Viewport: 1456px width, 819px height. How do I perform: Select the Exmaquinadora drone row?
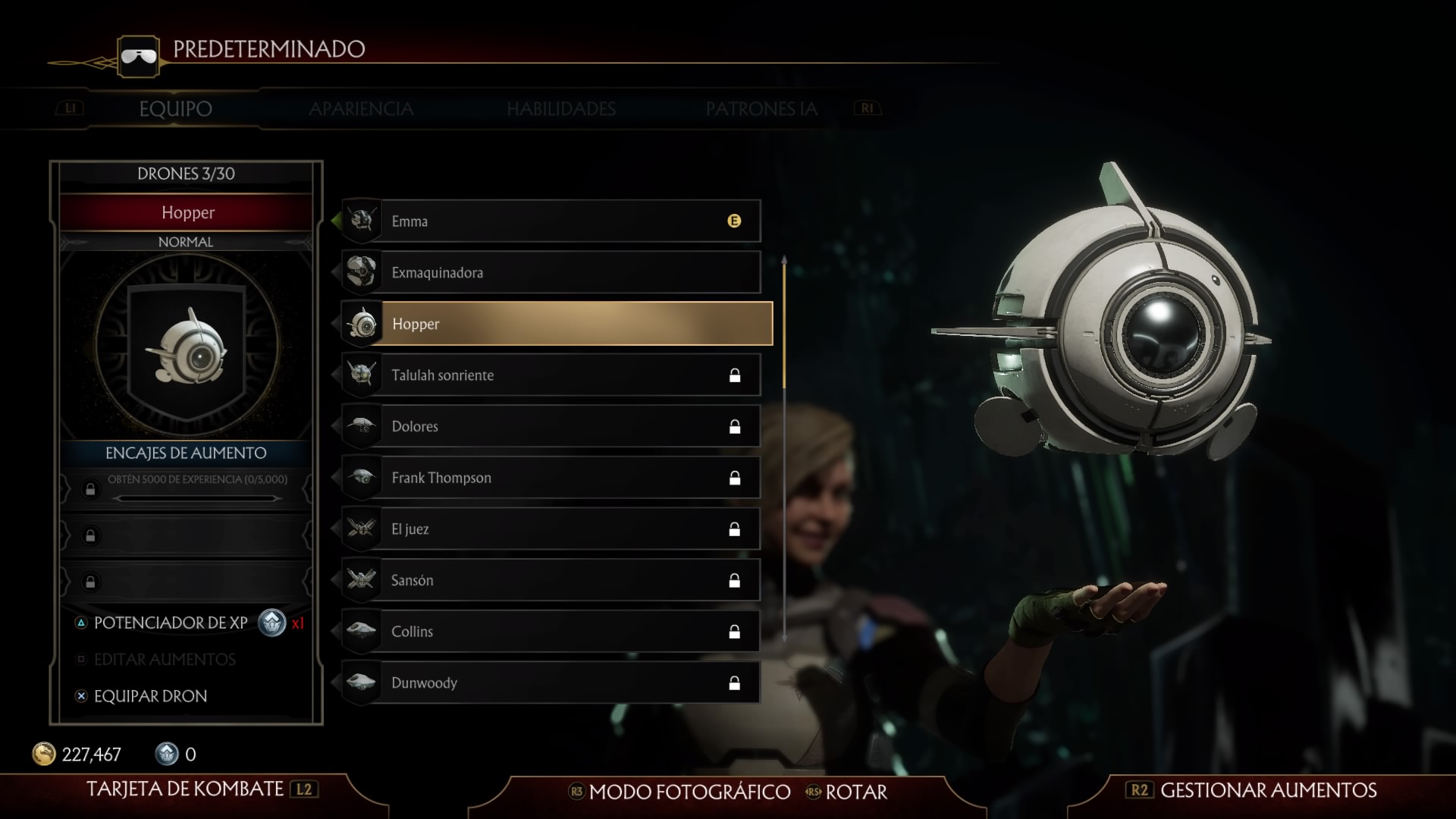pyautogui.click(x=552, y=273)
